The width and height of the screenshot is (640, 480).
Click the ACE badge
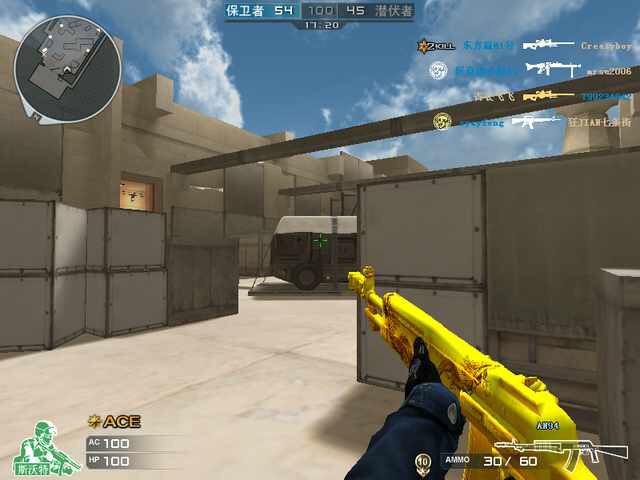(x=114, y=421)
